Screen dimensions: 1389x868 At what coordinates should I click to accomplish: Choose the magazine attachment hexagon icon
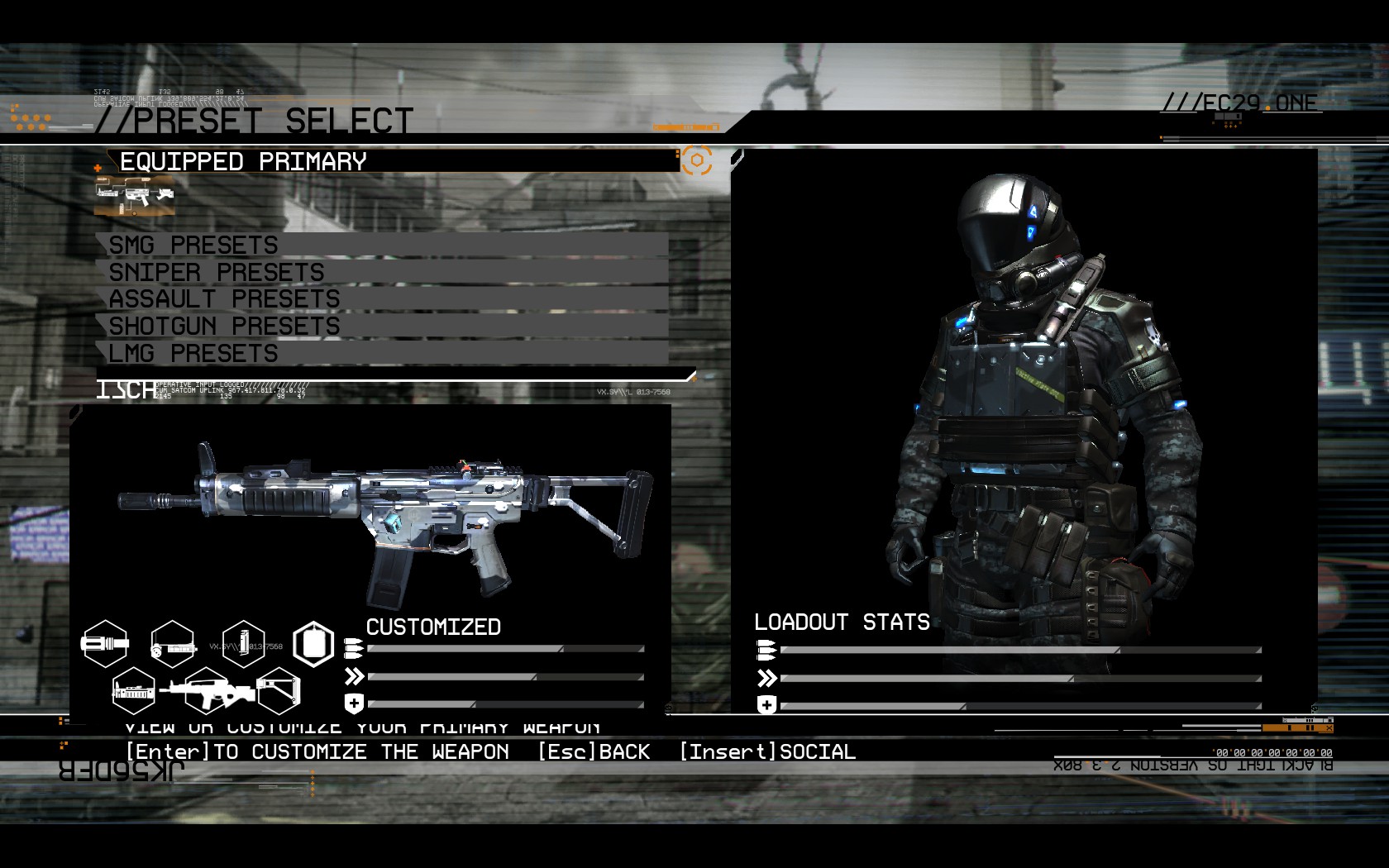tap(243, 644)
